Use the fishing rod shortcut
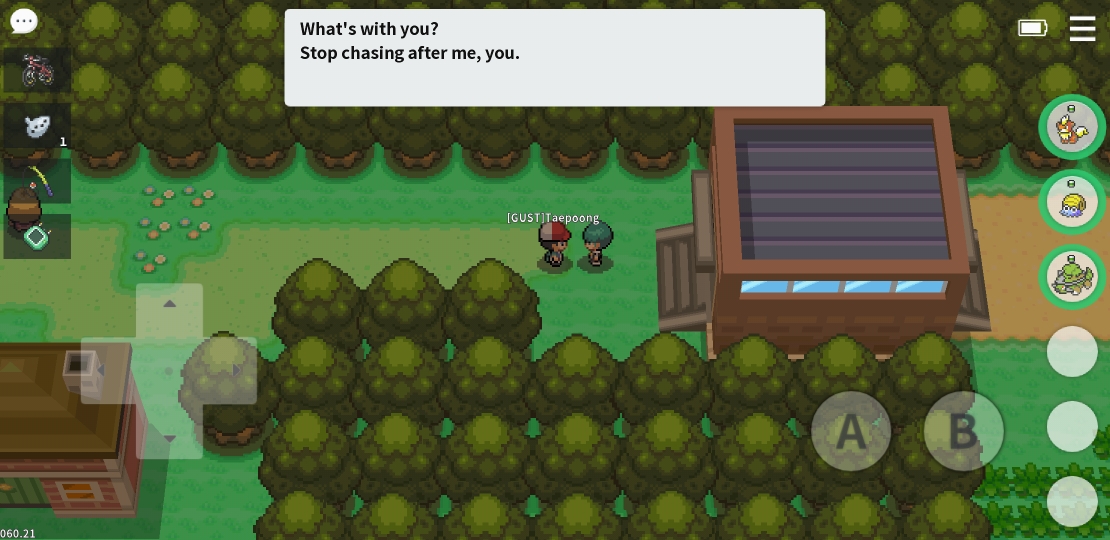 click(x=37, y=181)
